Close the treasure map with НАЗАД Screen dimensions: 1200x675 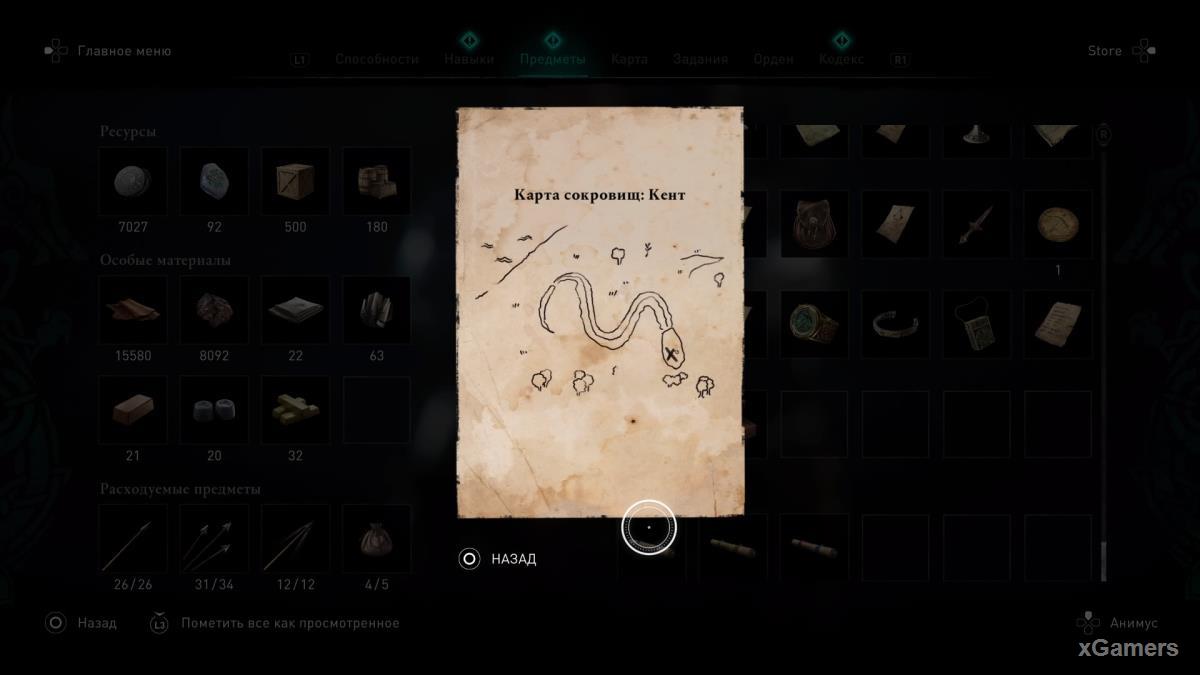click(513, 559)
